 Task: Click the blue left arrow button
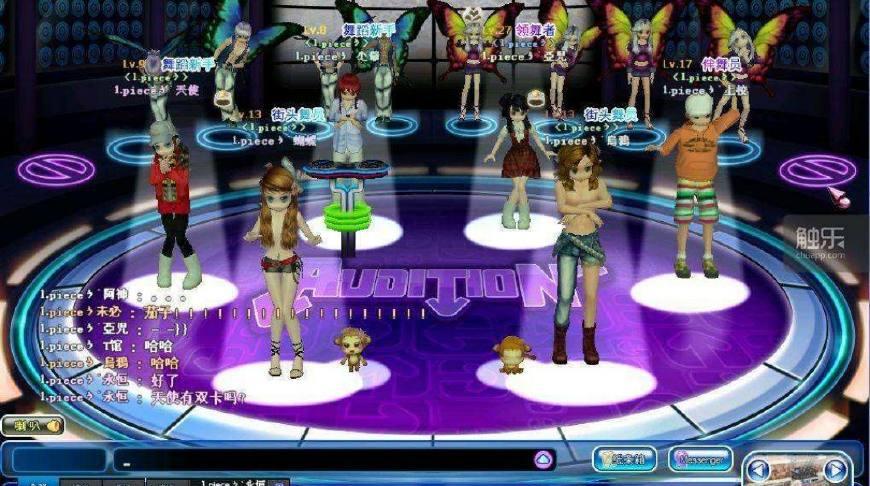click(x=759, y=468)
